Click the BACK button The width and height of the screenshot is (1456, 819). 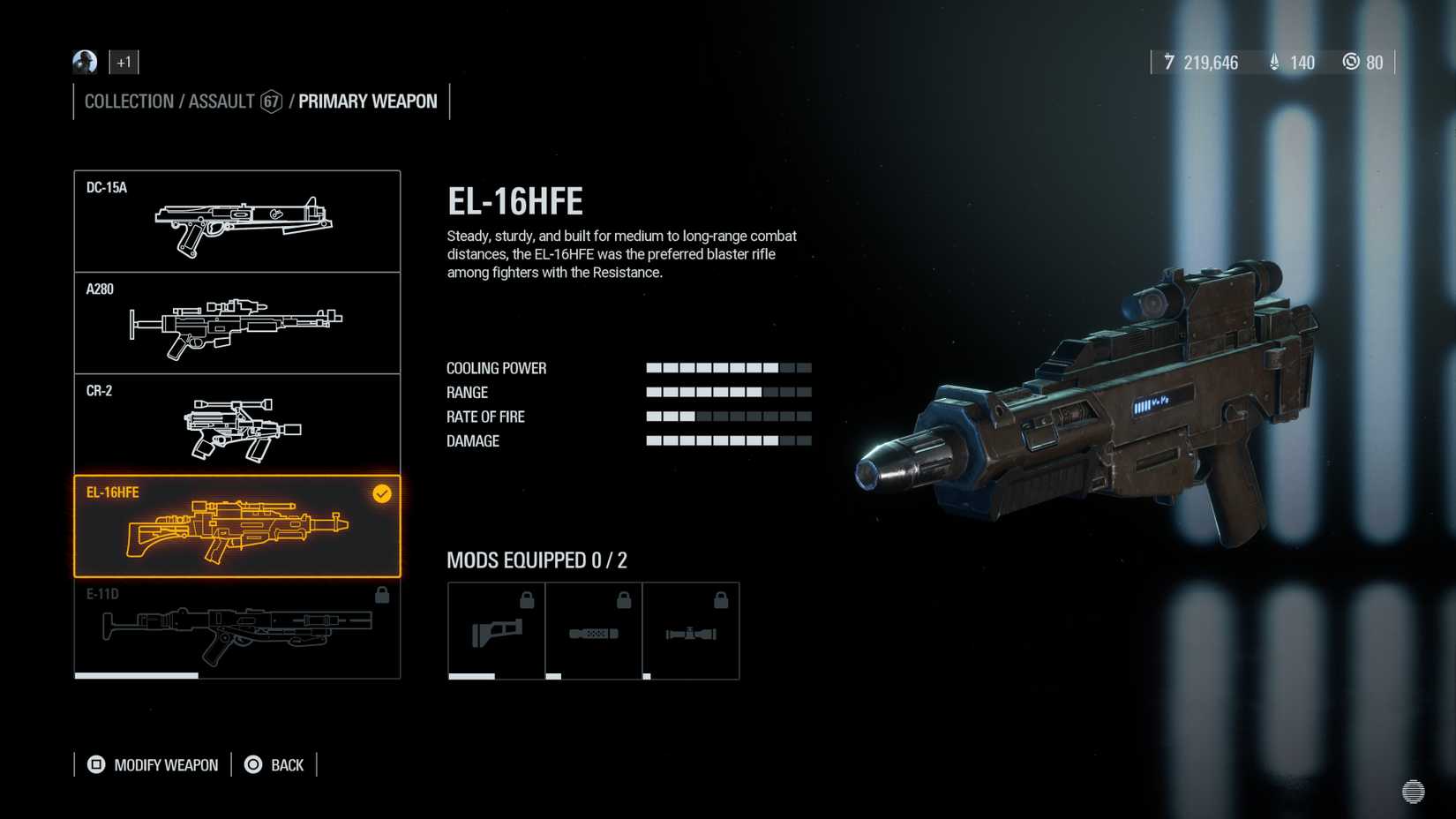[274, 764]
